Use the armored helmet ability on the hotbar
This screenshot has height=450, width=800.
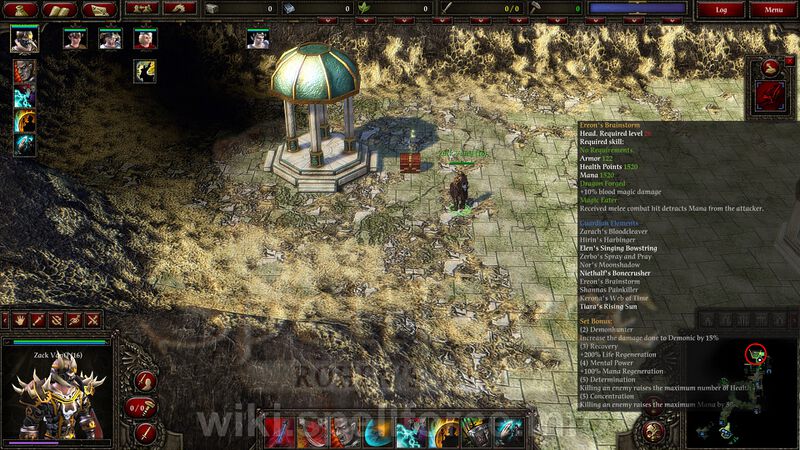(x=476, y=431)
